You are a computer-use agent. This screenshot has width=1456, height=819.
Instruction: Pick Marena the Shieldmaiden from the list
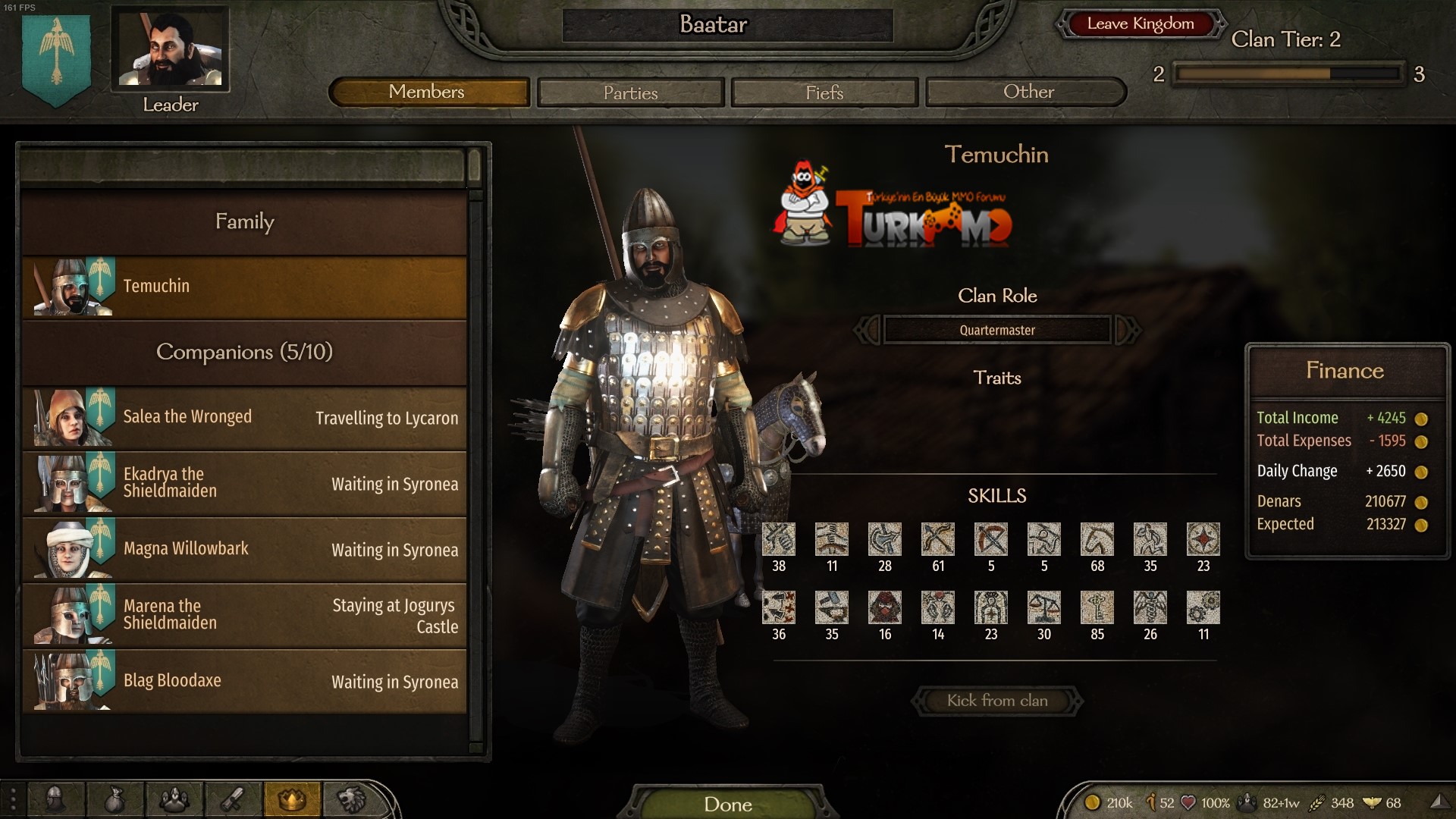coord(244,615)
